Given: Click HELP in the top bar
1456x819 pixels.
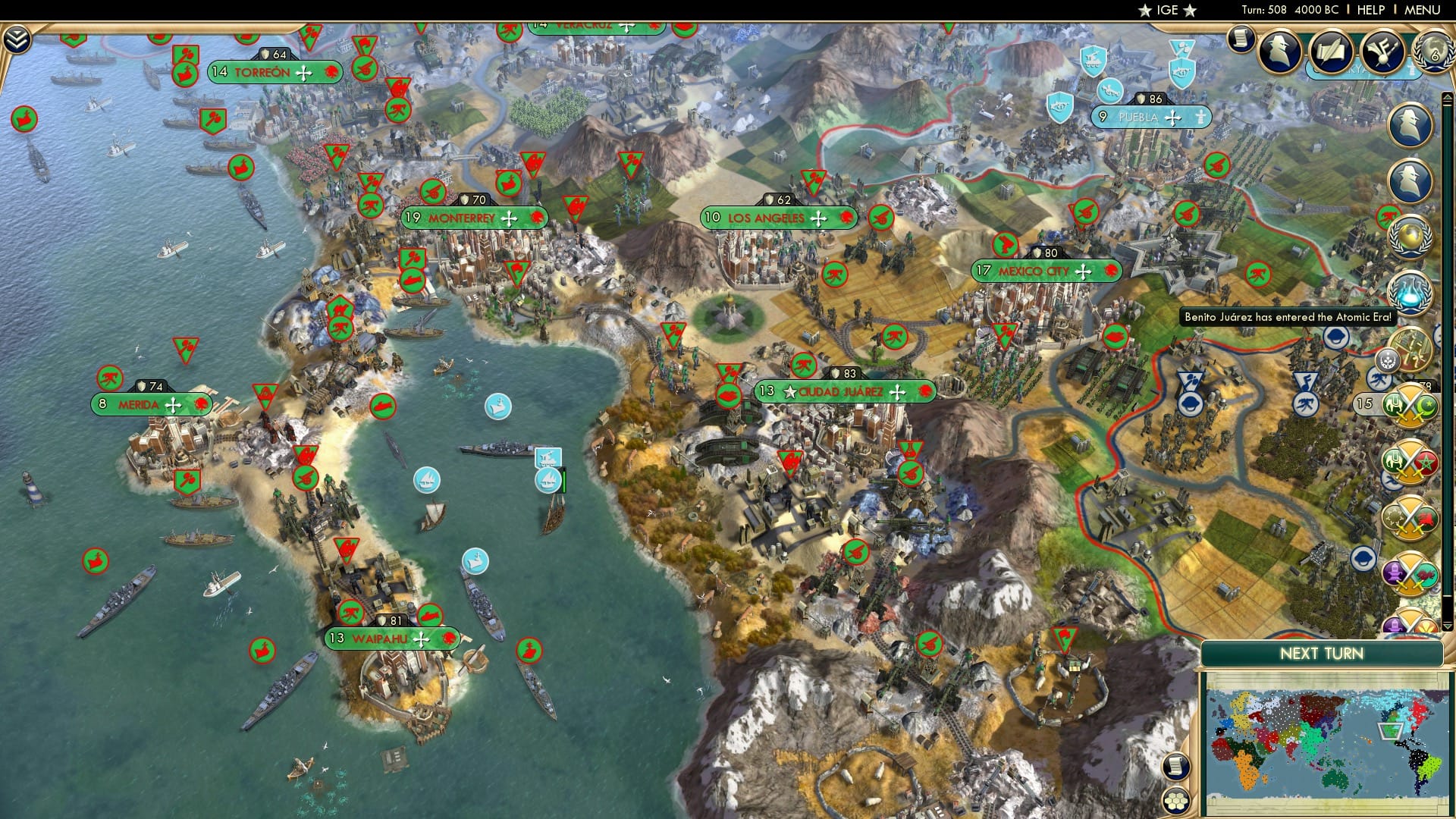Looking at the screenshot, I should (x=1372, y=9).
